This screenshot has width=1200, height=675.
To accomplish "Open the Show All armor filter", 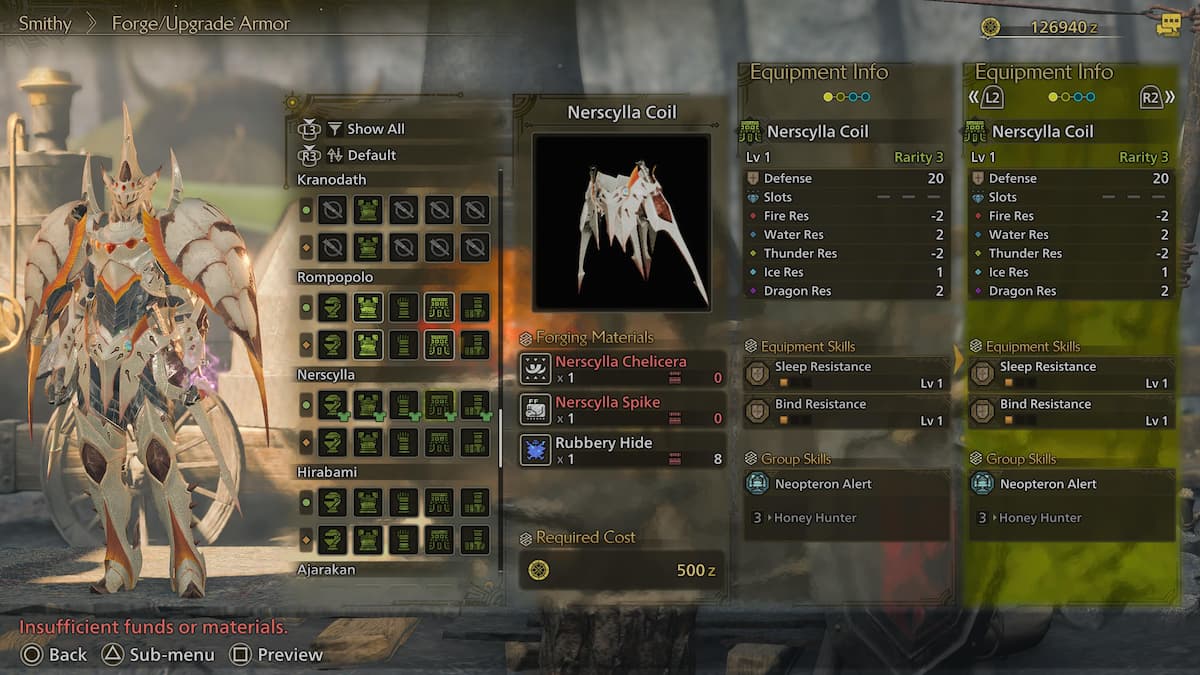I will [375, 129].
